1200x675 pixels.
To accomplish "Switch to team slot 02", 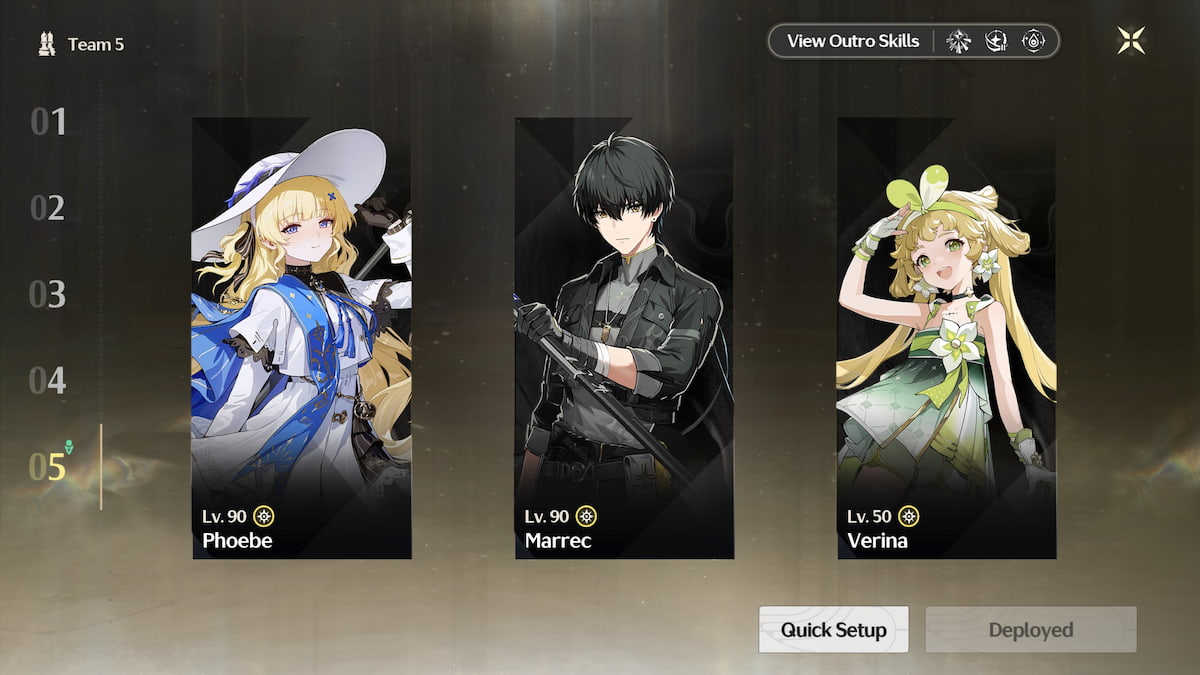I will [x=48, y=208].
